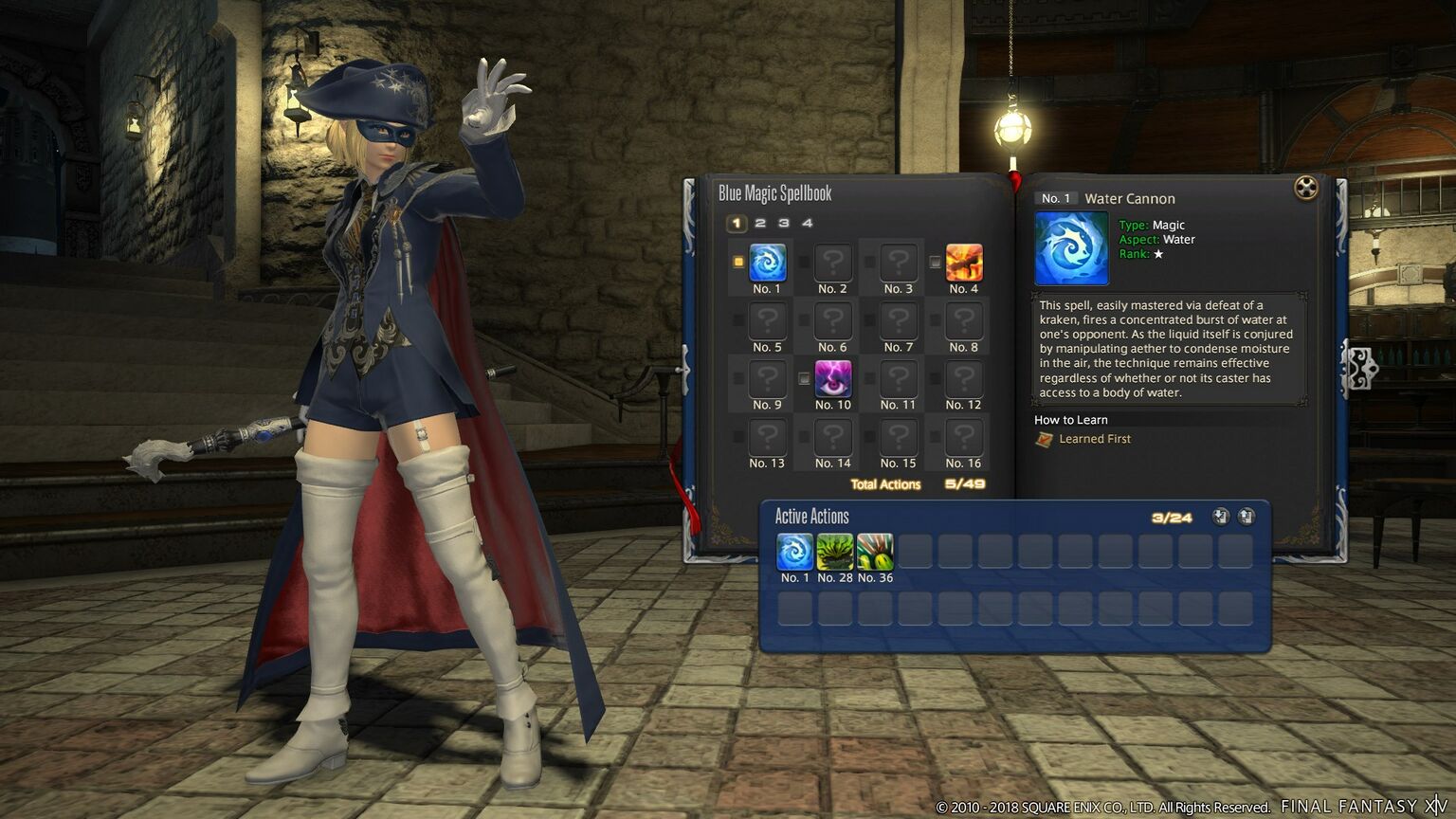
Task: Select spellbook page 1 tab
Action: (737, 224)
